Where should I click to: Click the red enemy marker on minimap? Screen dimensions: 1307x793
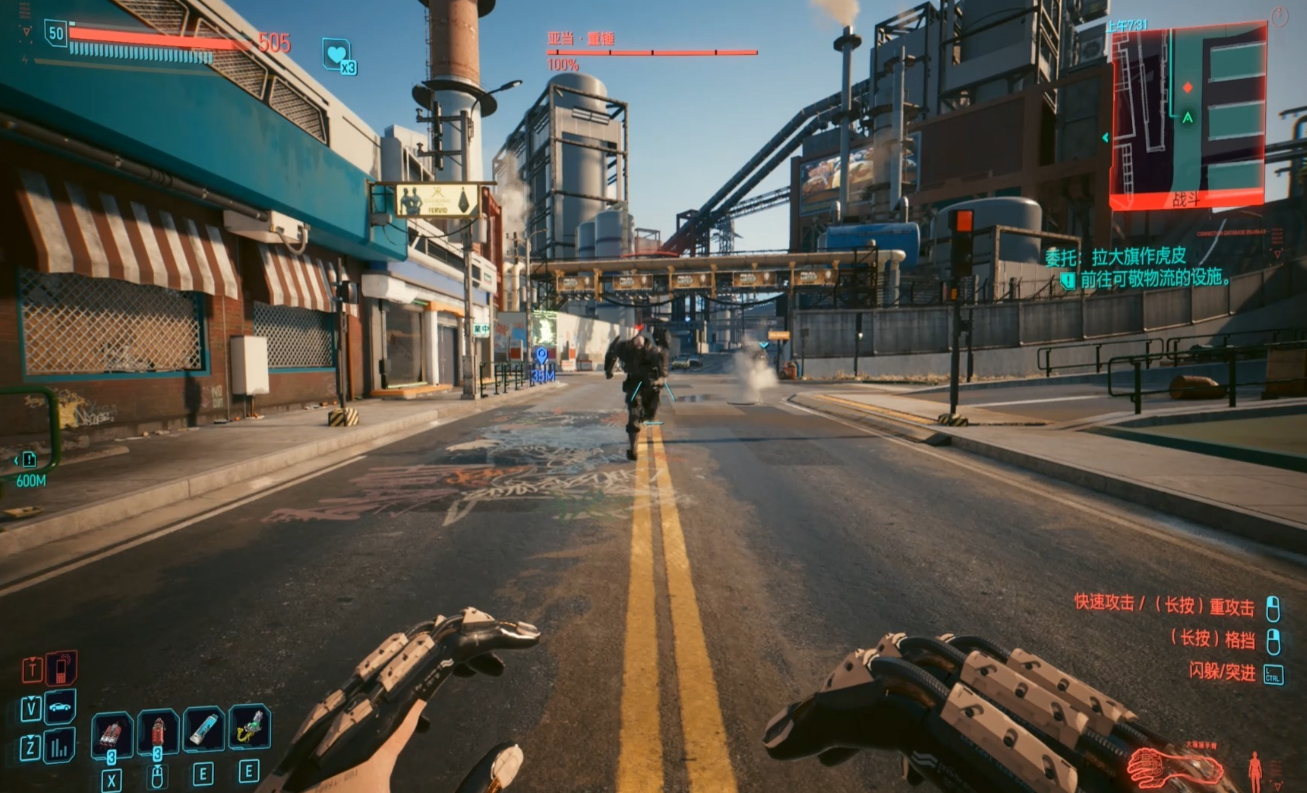coord(1187,87)
